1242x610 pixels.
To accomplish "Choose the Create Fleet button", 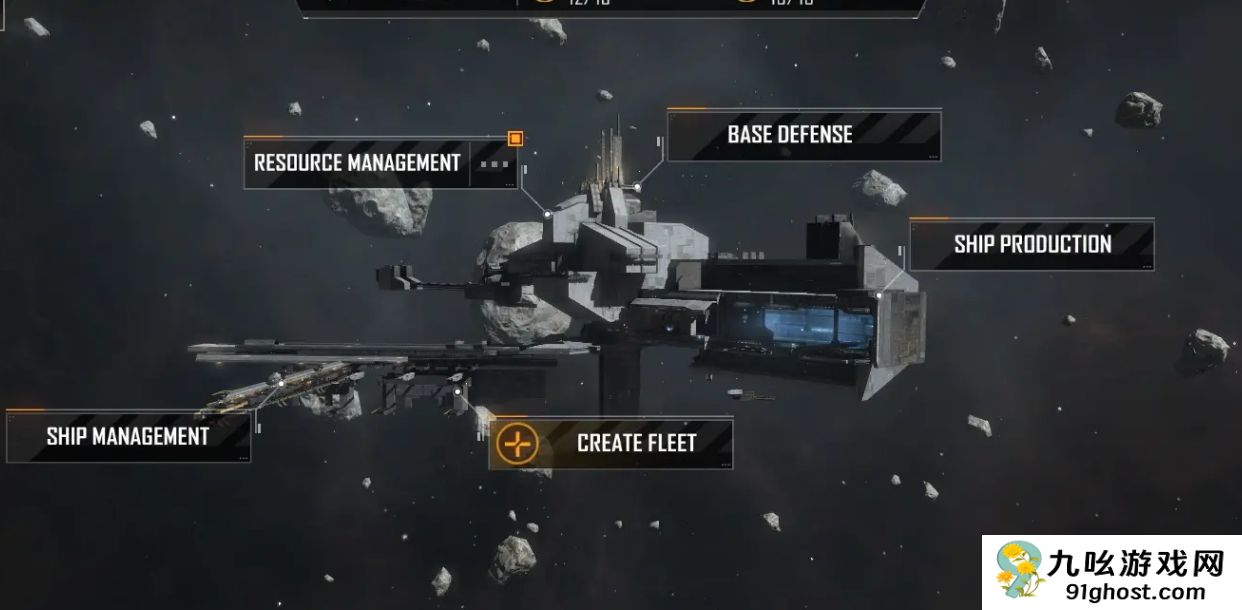I will (611, 442).
